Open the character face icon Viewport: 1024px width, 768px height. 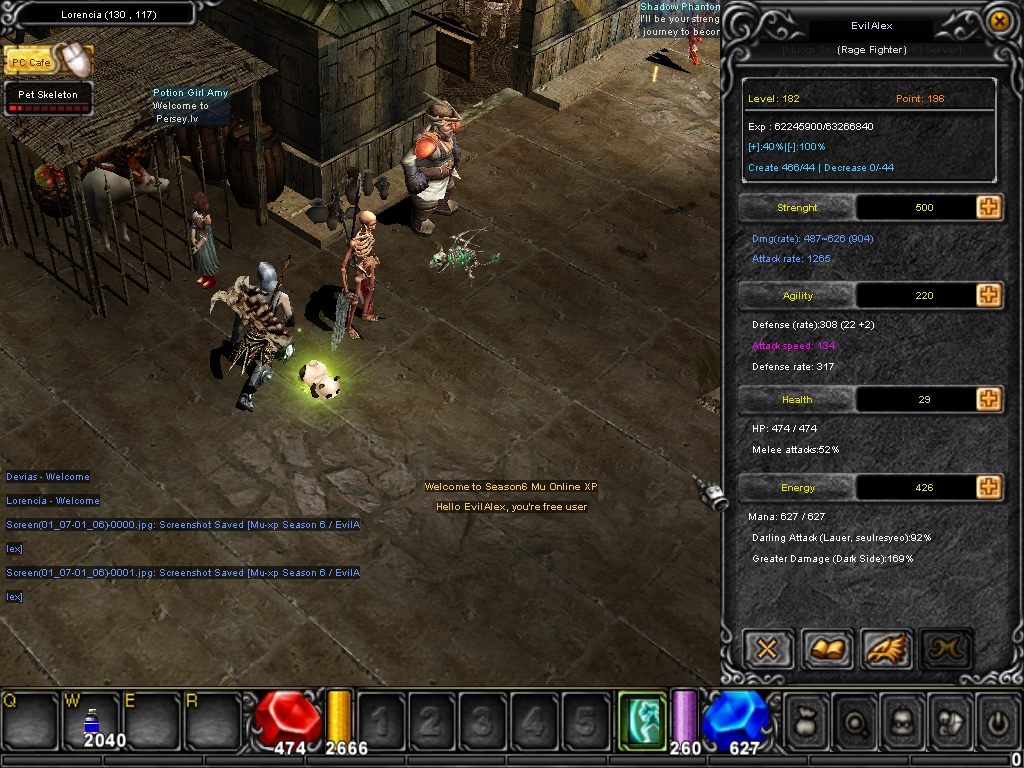click(x=904, y=720)
